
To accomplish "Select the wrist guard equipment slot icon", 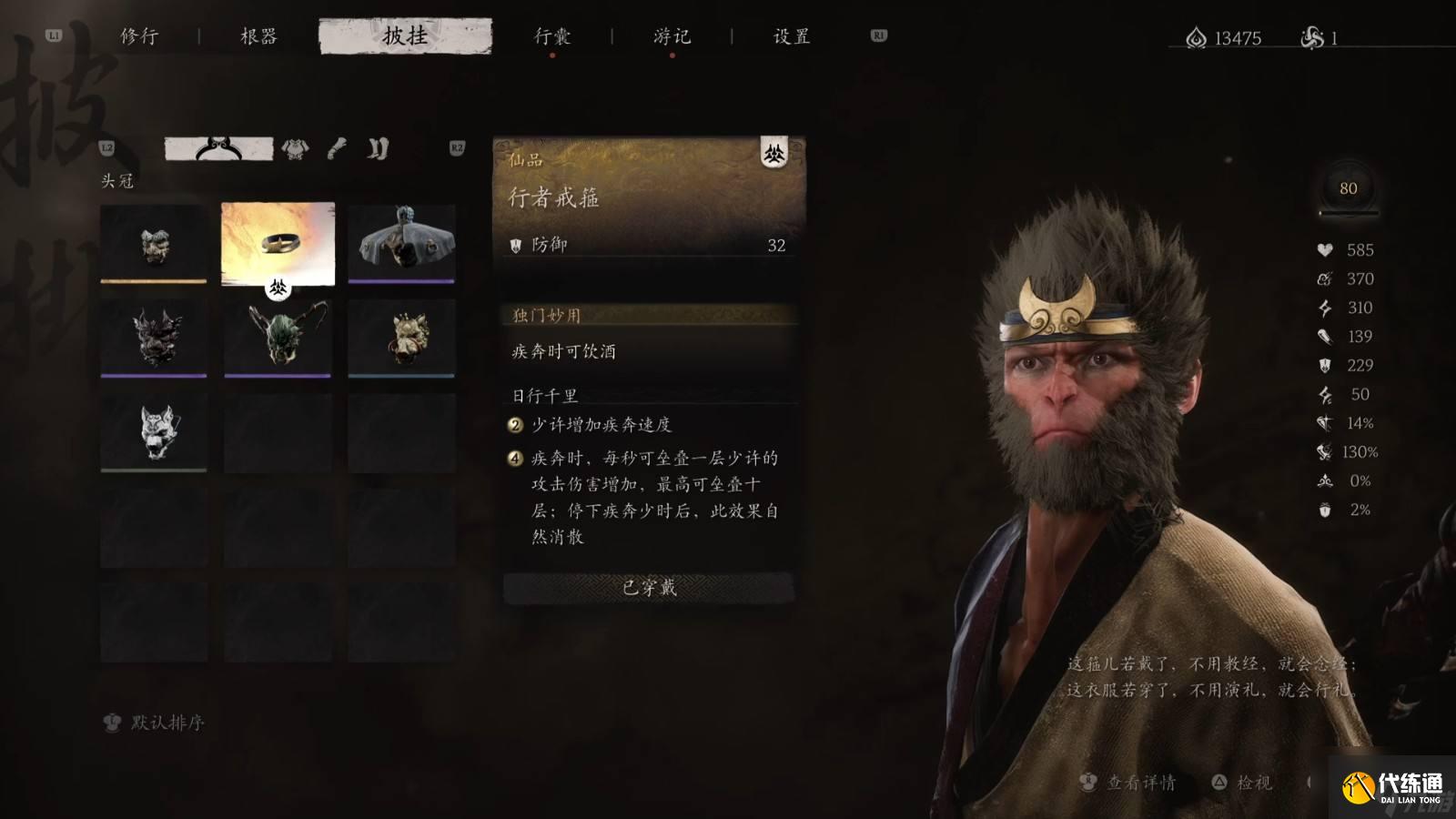I will (335, 148).
